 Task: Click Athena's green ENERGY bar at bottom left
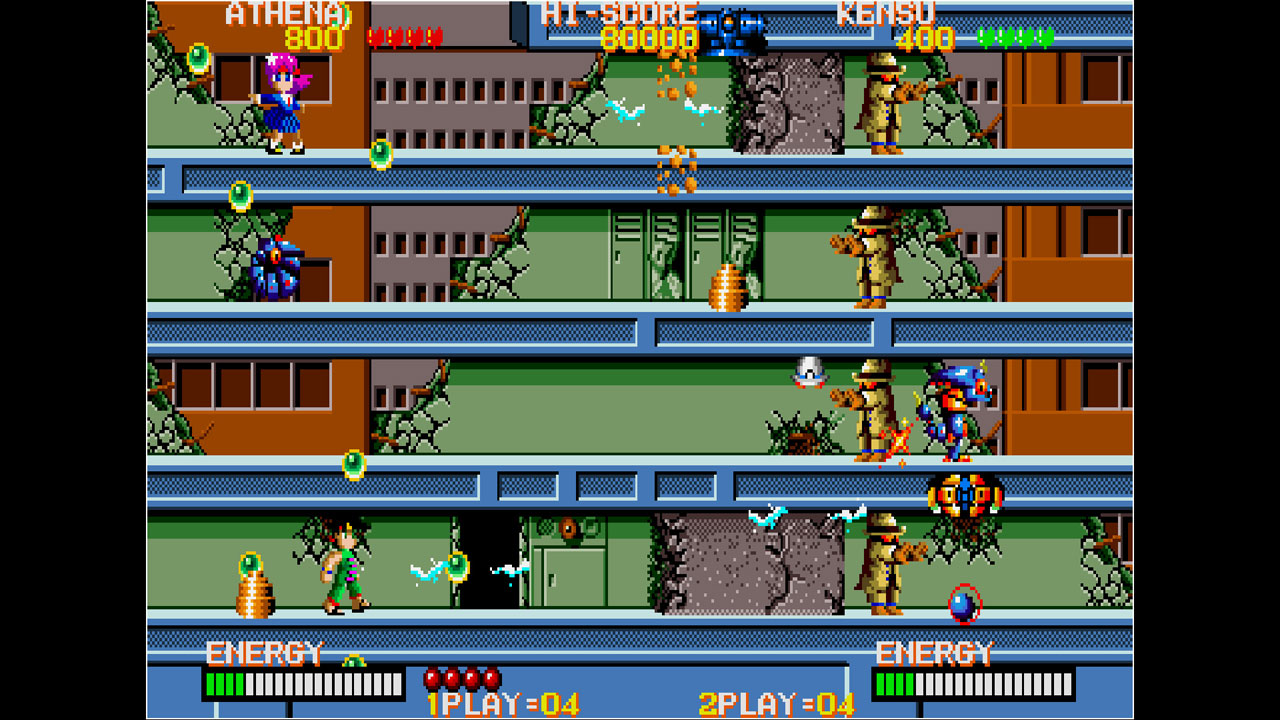coord(225,682)
